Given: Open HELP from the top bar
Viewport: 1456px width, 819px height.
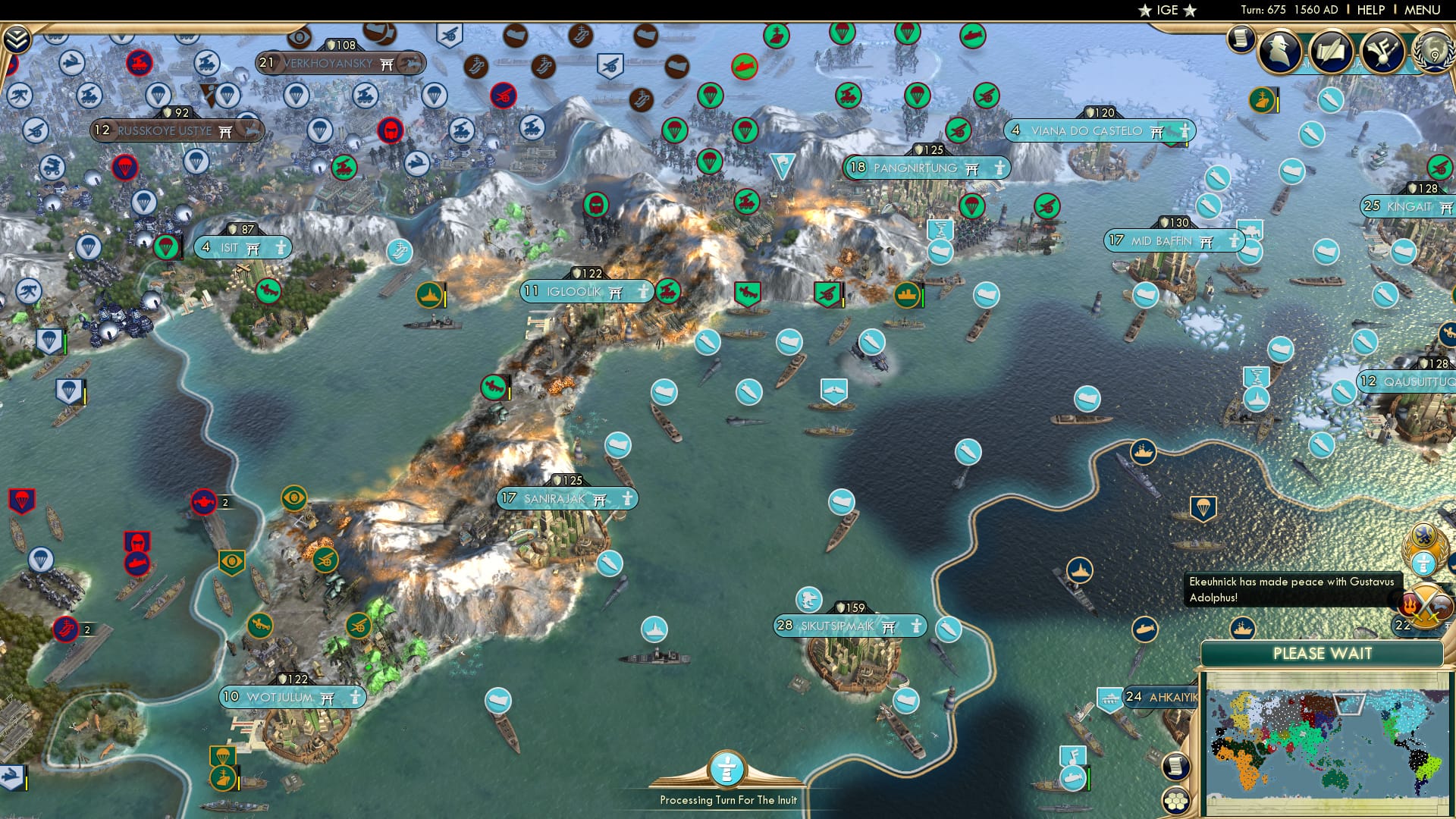Looking at the screenshot, I should pyautogui.click(x=1371, y=10).
